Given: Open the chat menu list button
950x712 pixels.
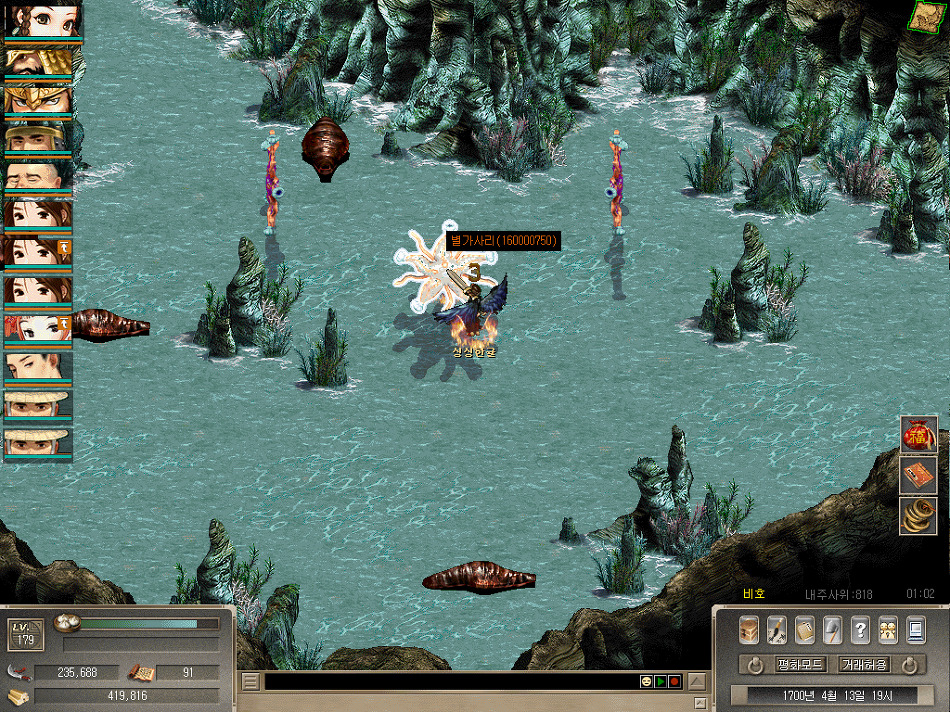Looking at the screenshot, I should 251,682.
